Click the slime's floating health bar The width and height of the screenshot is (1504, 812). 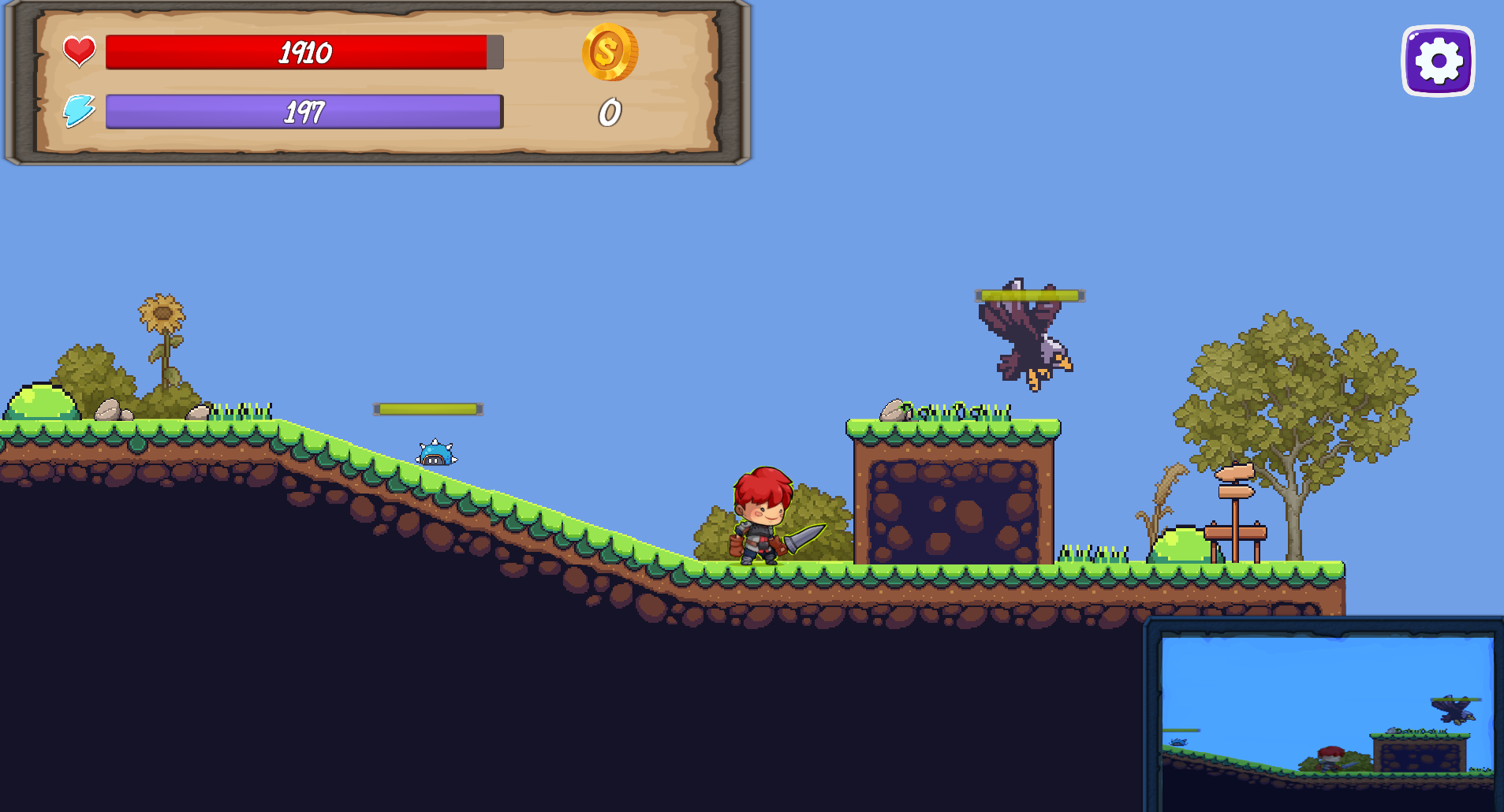(429, 408)
